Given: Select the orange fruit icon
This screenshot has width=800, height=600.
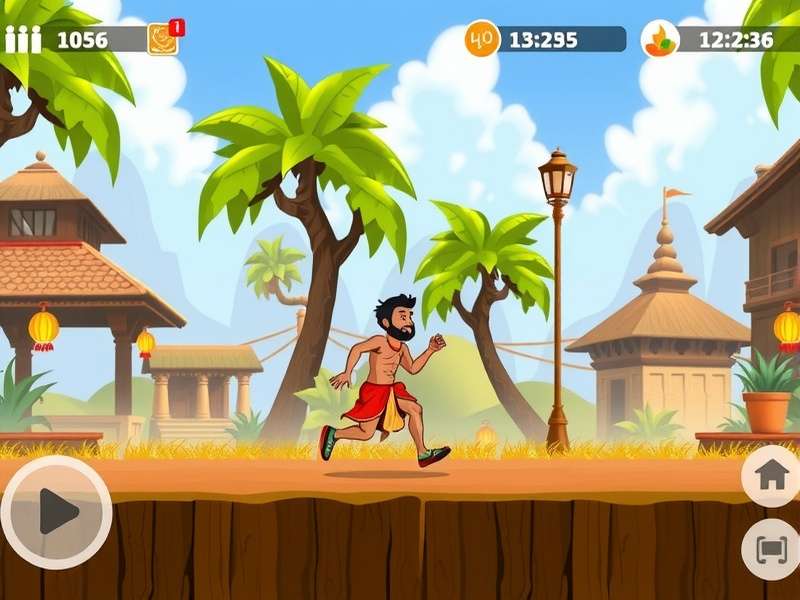Looking at the screenshot, I should (x=660, y=39).
